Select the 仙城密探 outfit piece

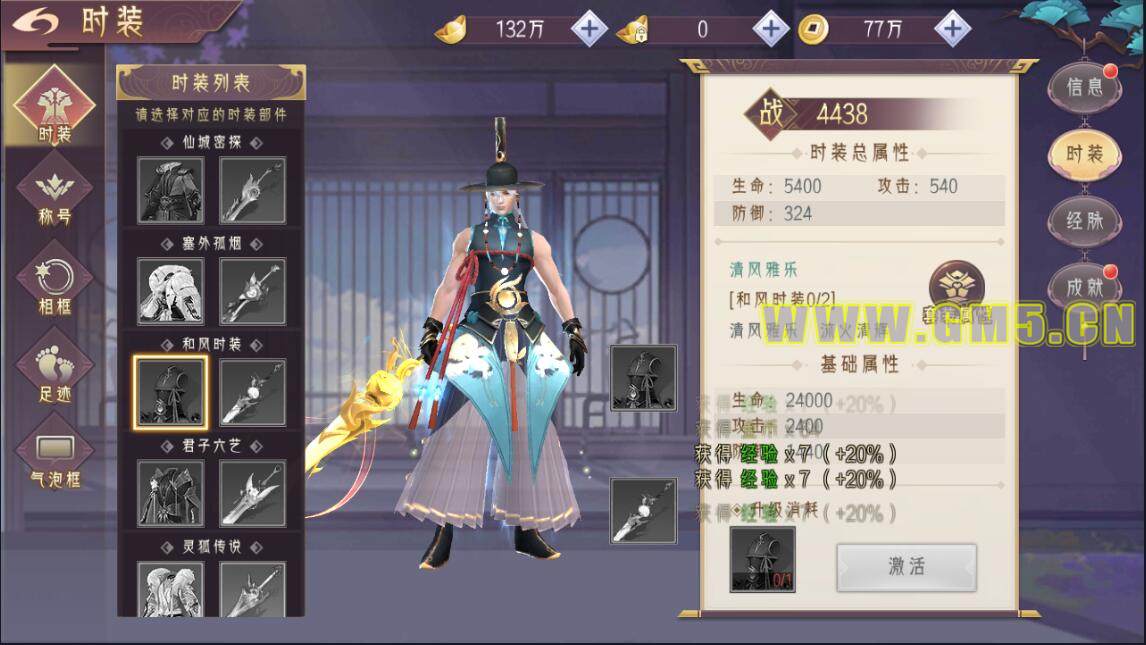(171, 190)
